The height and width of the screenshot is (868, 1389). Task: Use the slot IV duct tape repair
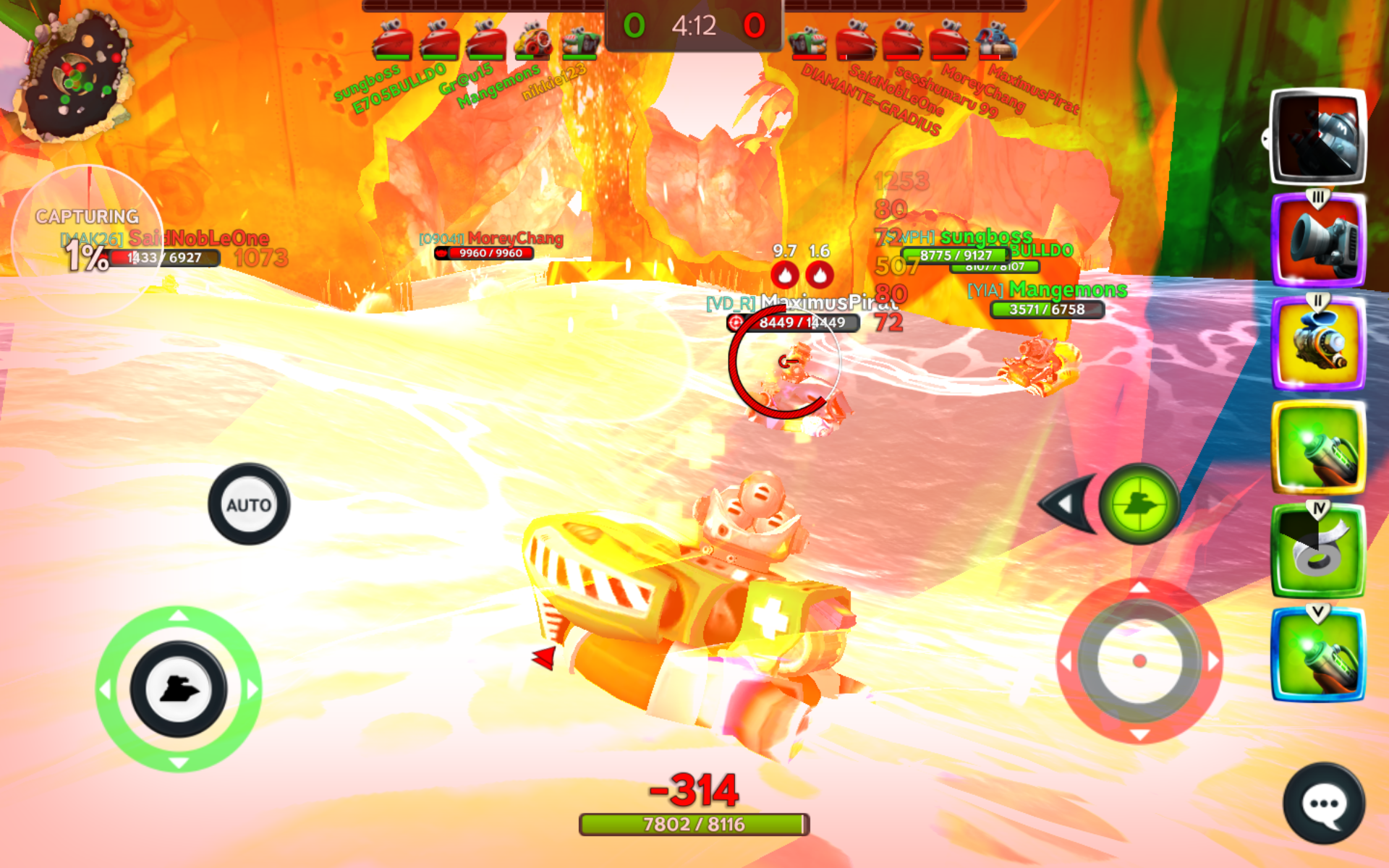pos(1318,551)
